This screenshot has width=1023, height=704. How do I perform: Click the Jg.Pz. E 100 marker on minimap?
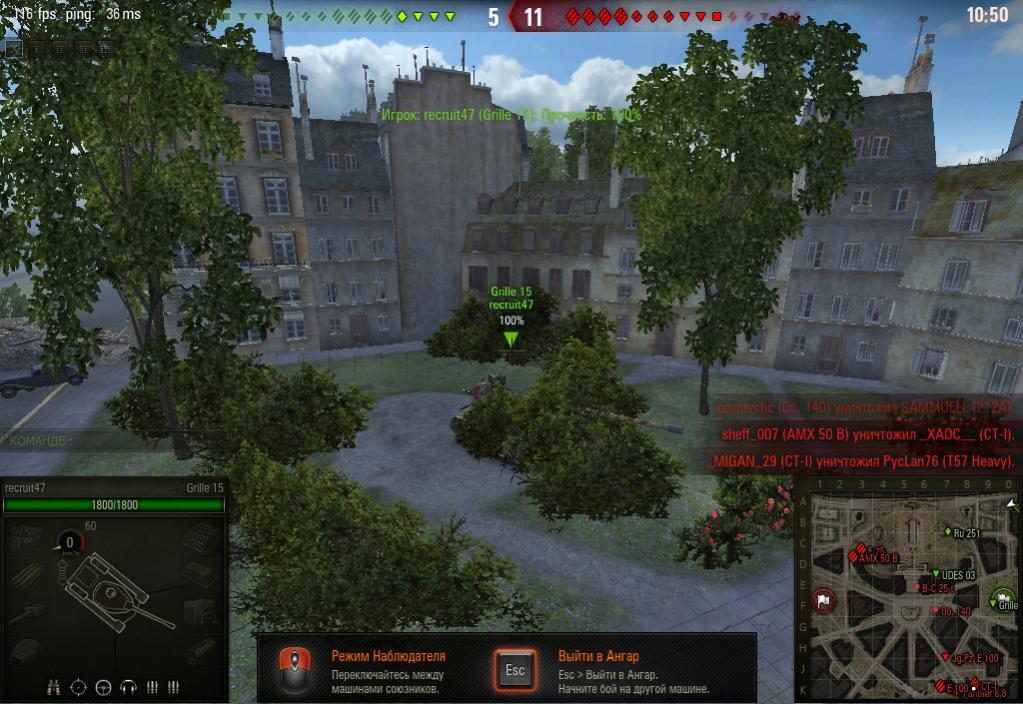coord(946,657)
